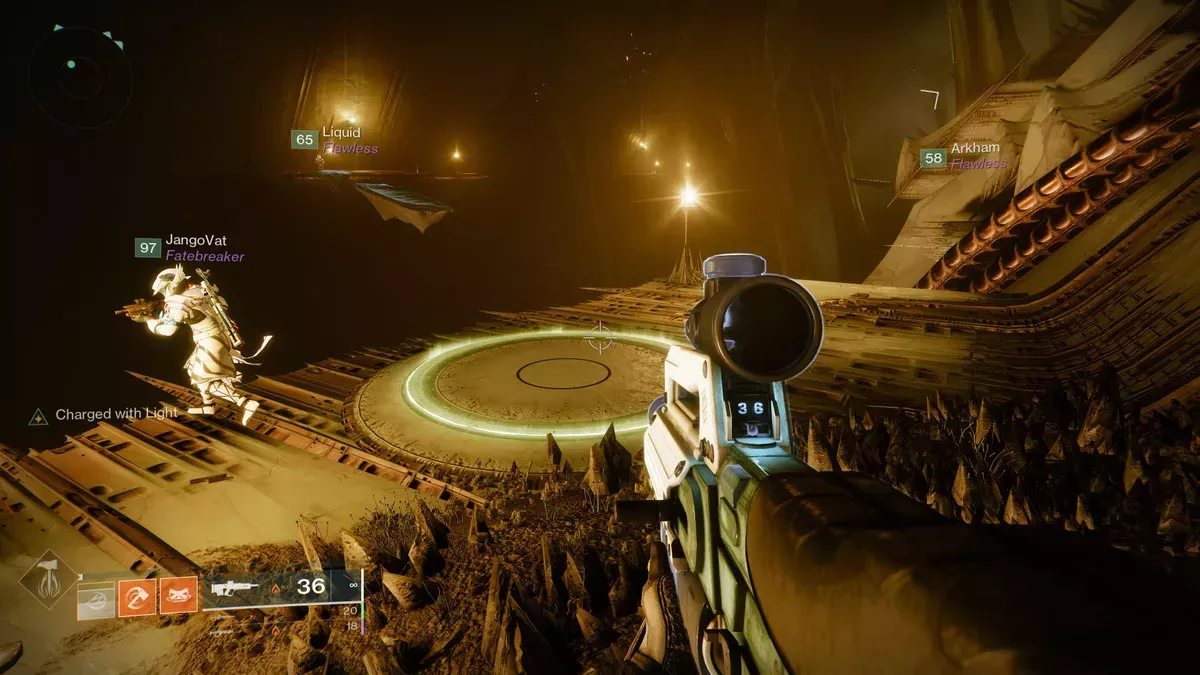The height and width of the screenshot is (675, 1200).
Task: Use the throwing hammer melee ability
Action: [x=137, y=598]
